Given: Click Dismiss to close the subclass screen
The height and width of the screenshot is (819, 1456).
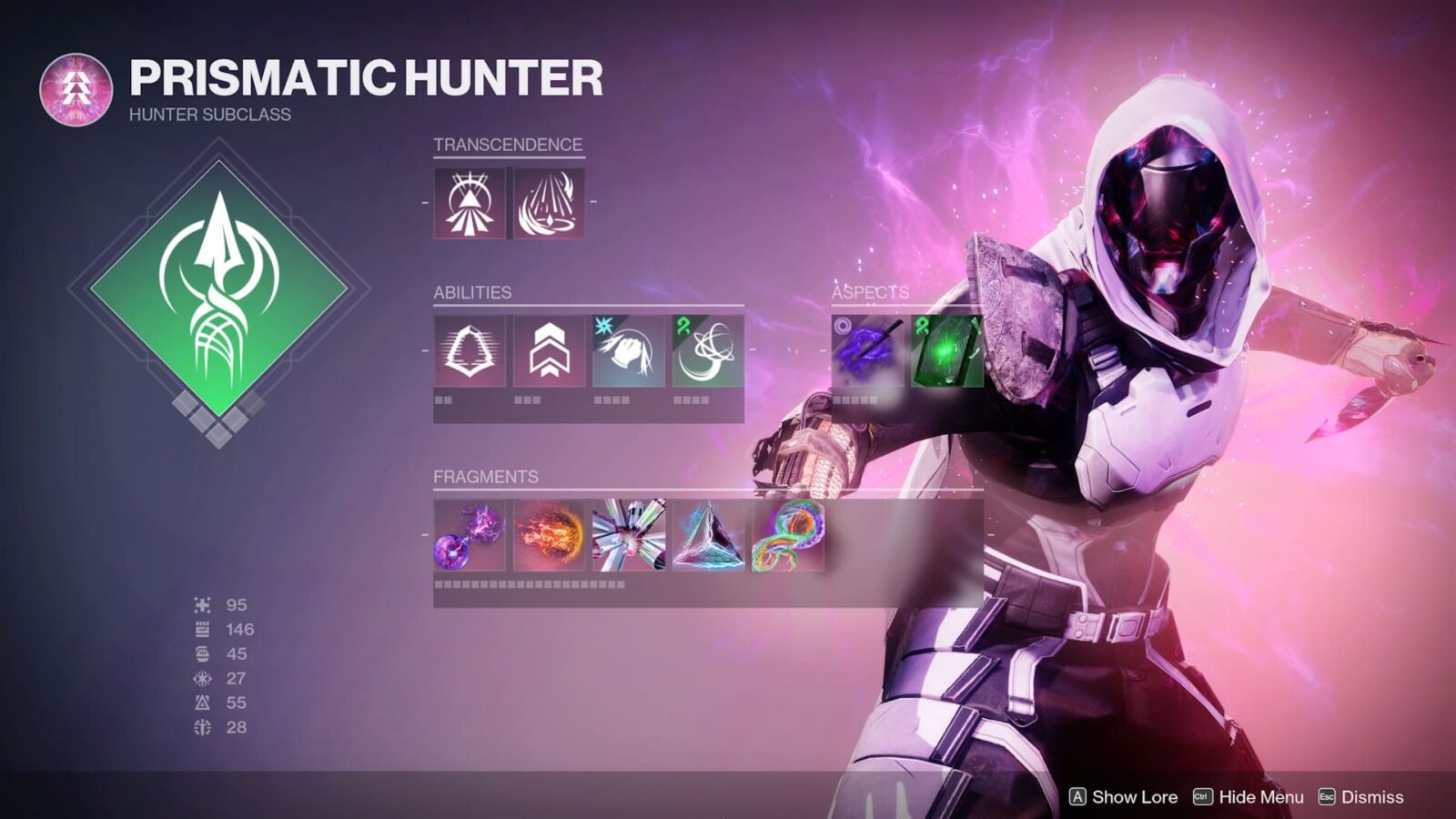Looking at the screenshot, I should coord(1360,795).
